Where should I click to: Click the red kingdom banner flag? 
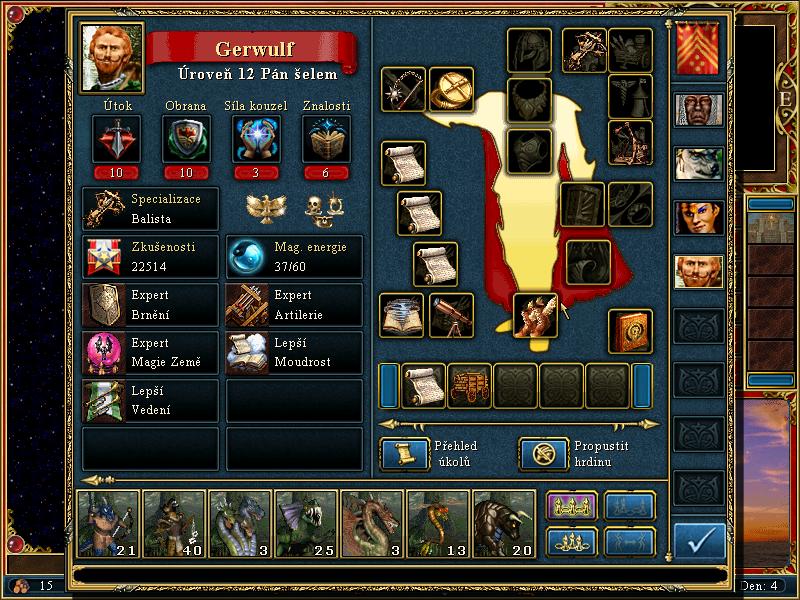point(698,49)
